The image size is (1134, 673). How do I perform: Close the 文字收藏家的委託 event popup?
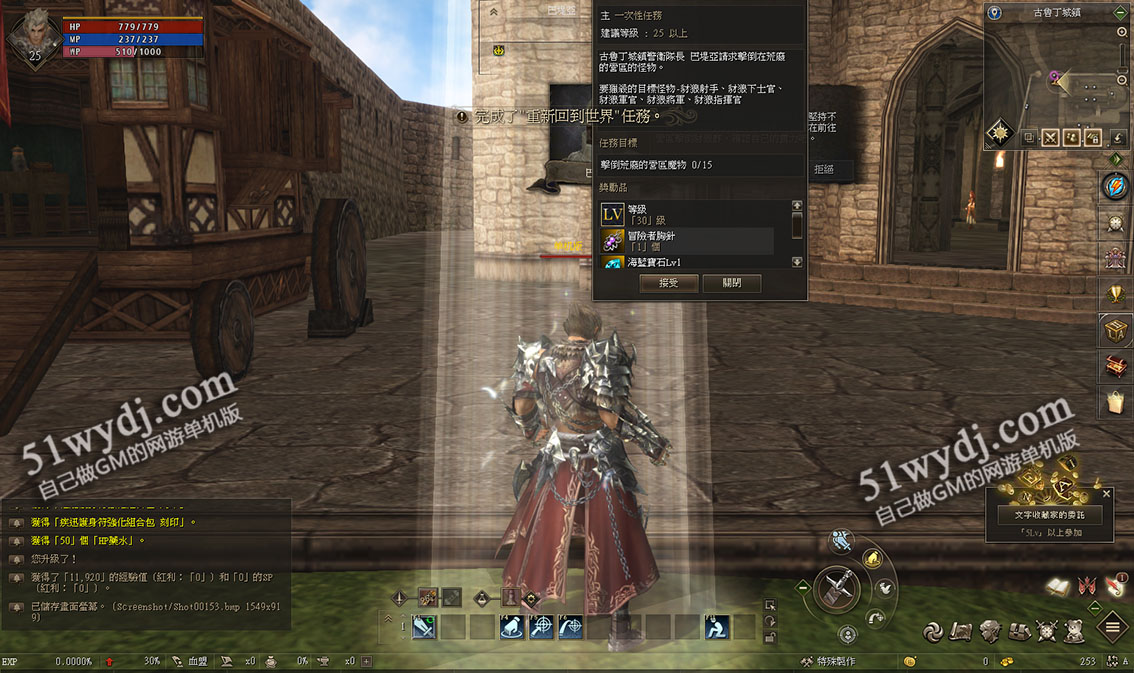[1106, 493]
